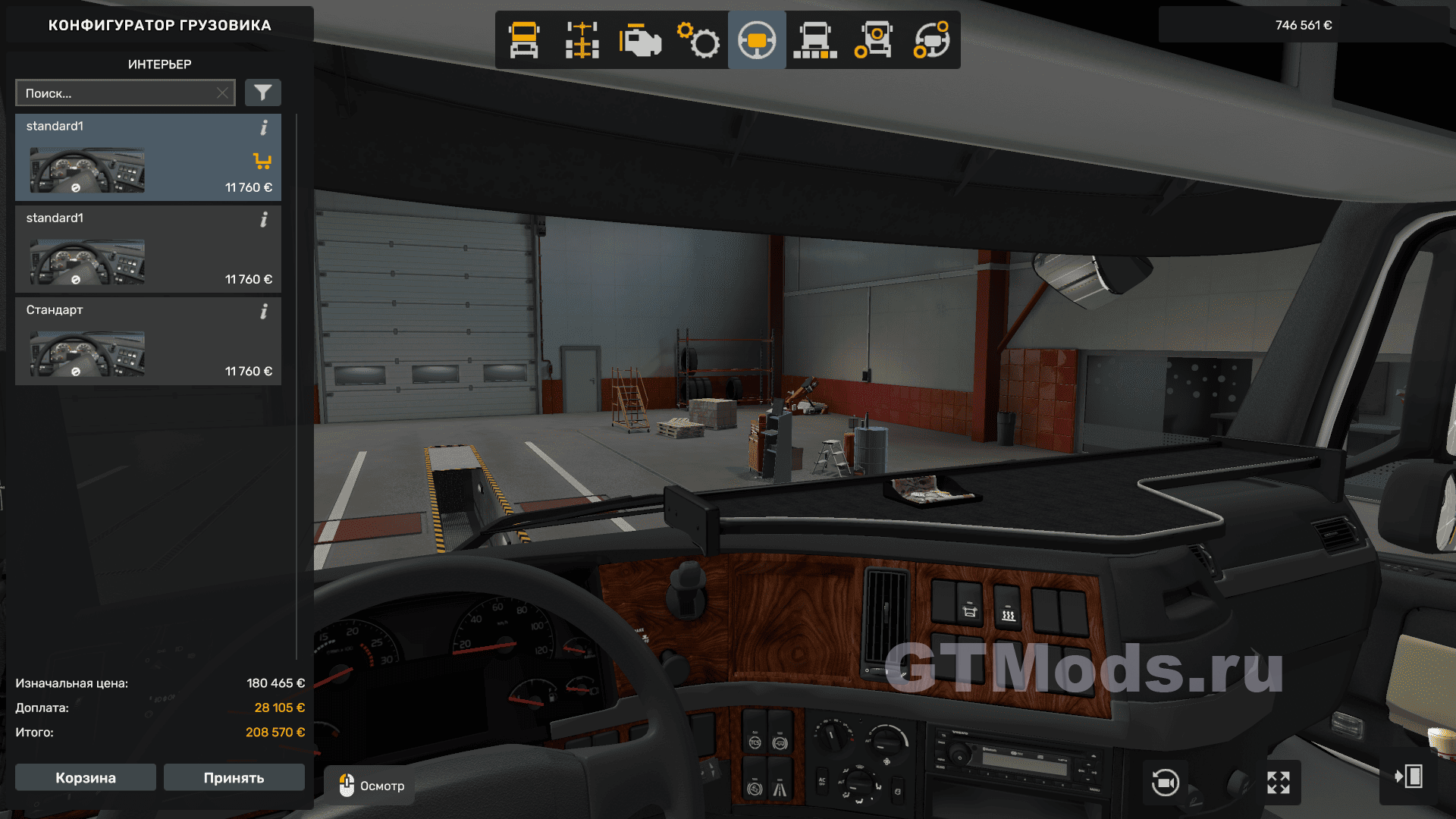Viewport: 1456px width, 819px height.
Task: Select the steering wheel interior tab
Action: click(x=757, y=40)
